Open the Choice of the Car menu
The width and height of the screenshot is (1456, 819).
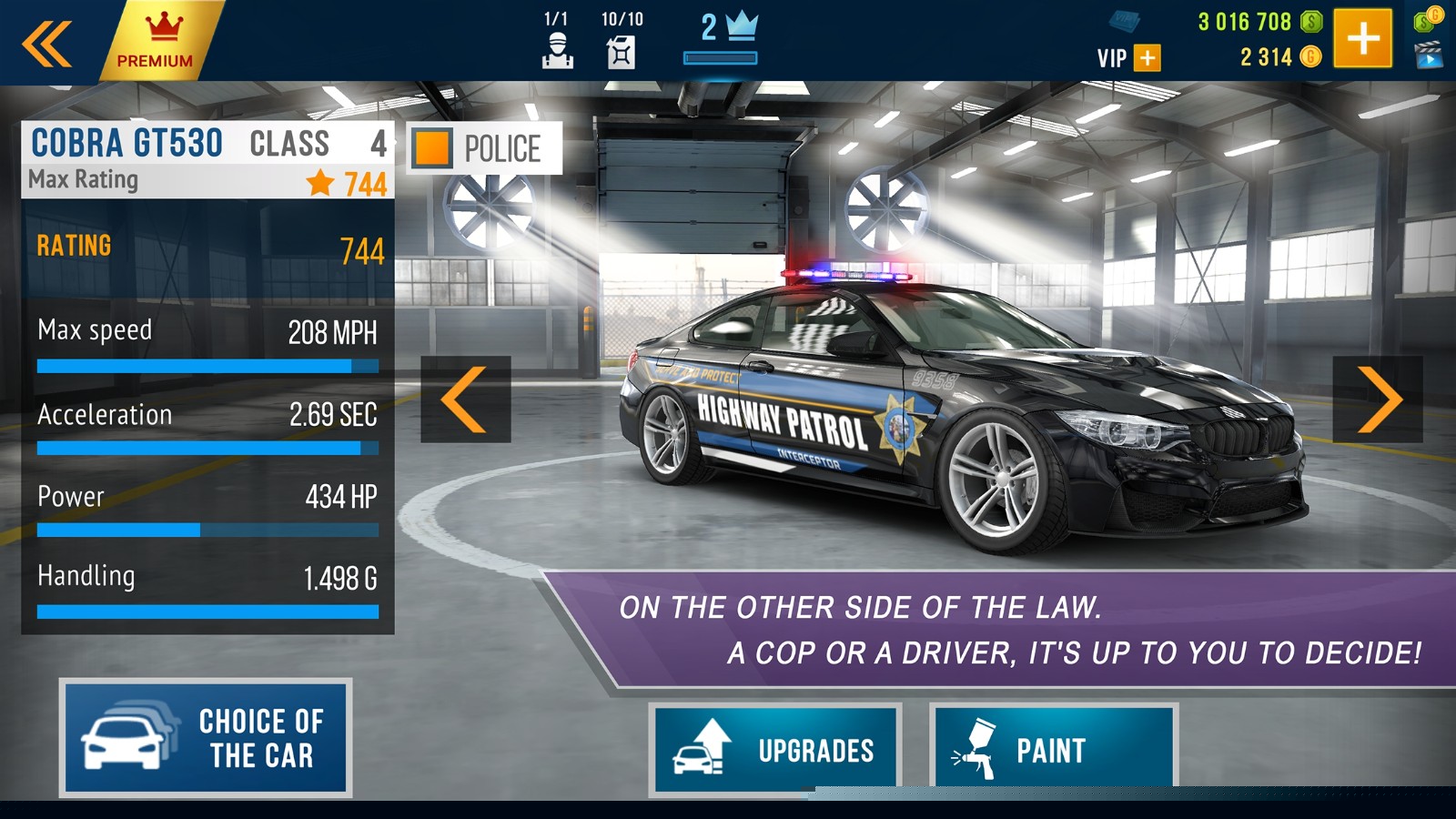(x=206, y=738)
